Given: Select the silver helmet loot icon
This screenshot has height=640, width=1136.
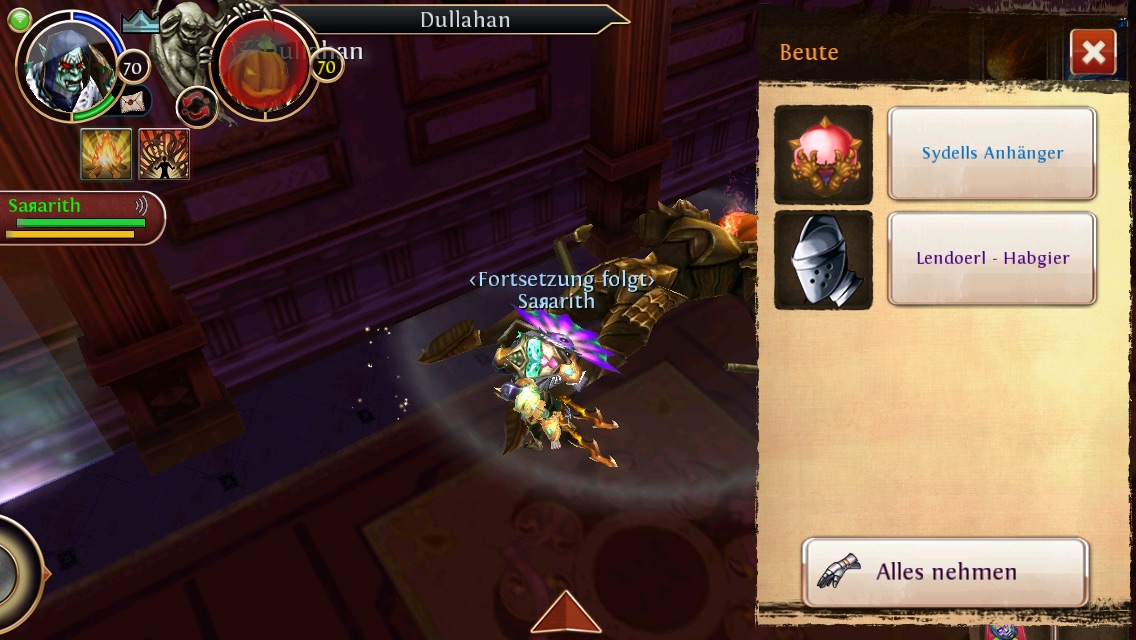Looking at the screenshot, I should [x=823, y=260].
